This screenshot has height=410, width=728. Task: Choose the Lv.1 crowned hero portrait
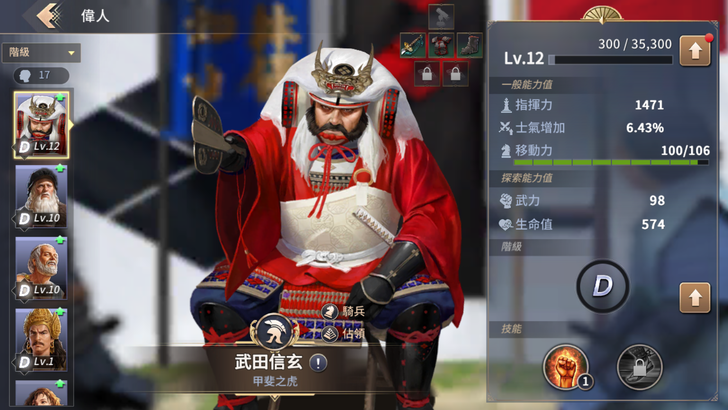tap(41, 338)
